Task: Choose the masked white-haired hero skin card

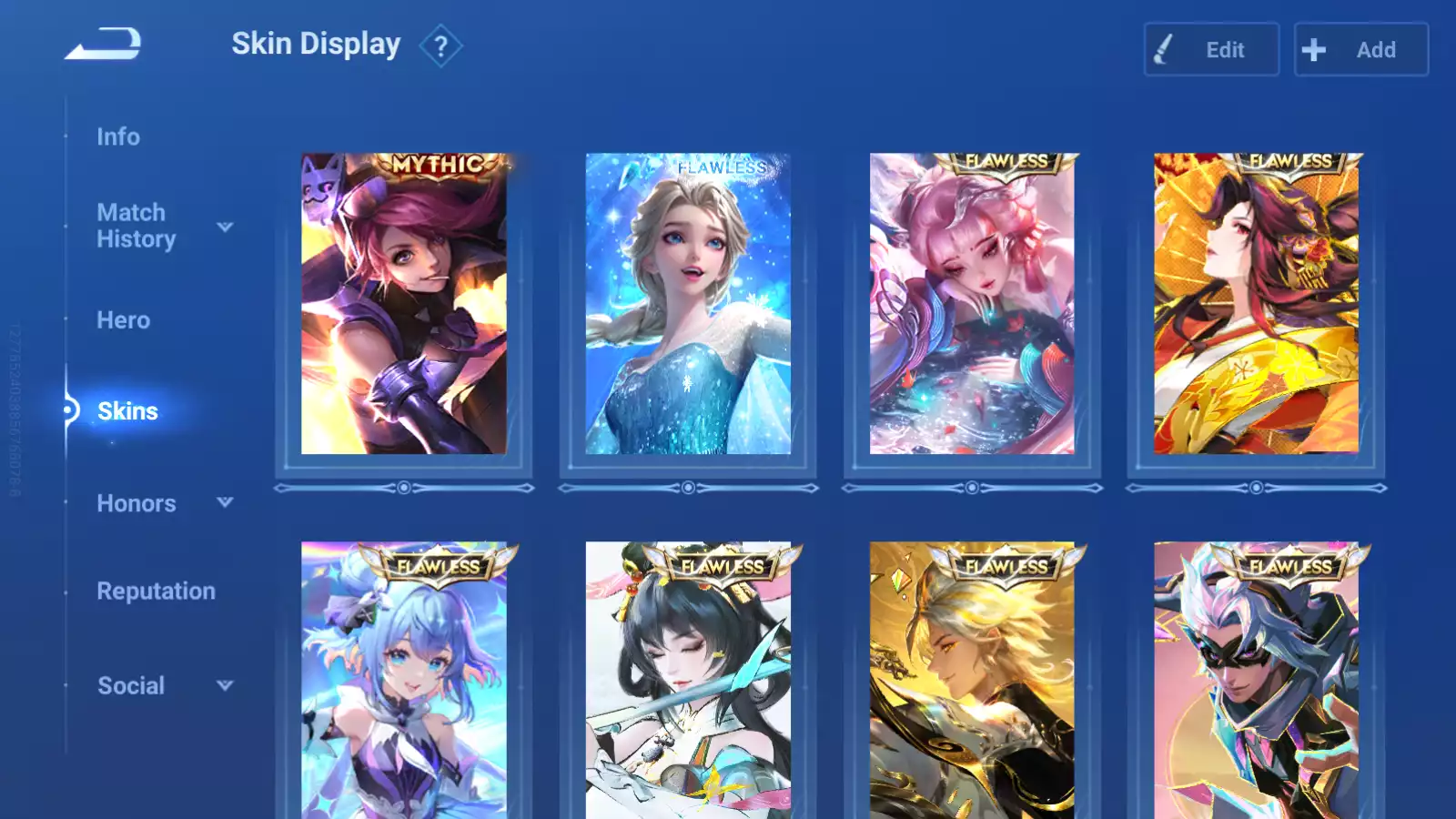Action: coord(1256,681)
